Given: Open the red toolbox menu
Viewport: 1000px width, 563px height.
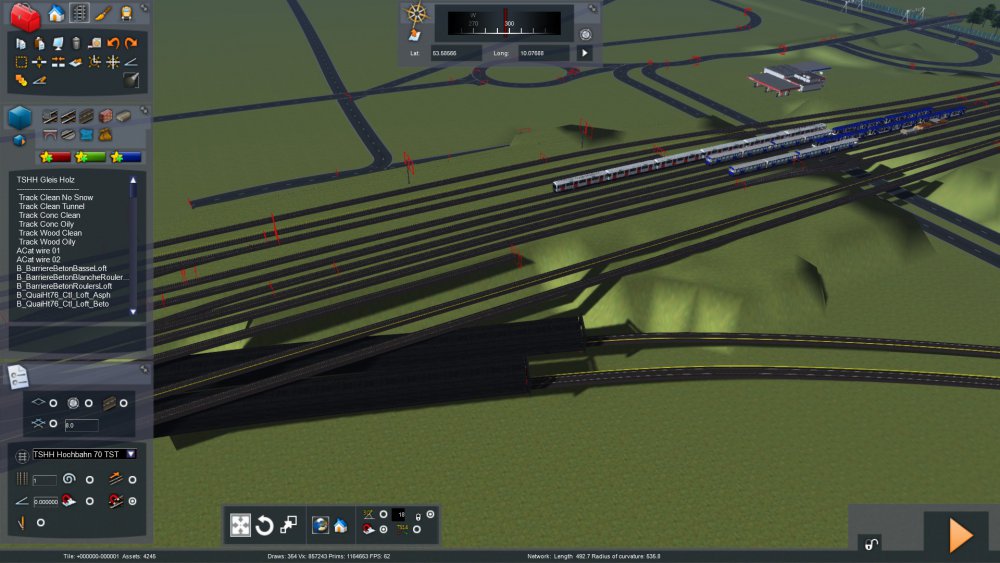Looking at the screenshot, I should click(x=26, y=14).
